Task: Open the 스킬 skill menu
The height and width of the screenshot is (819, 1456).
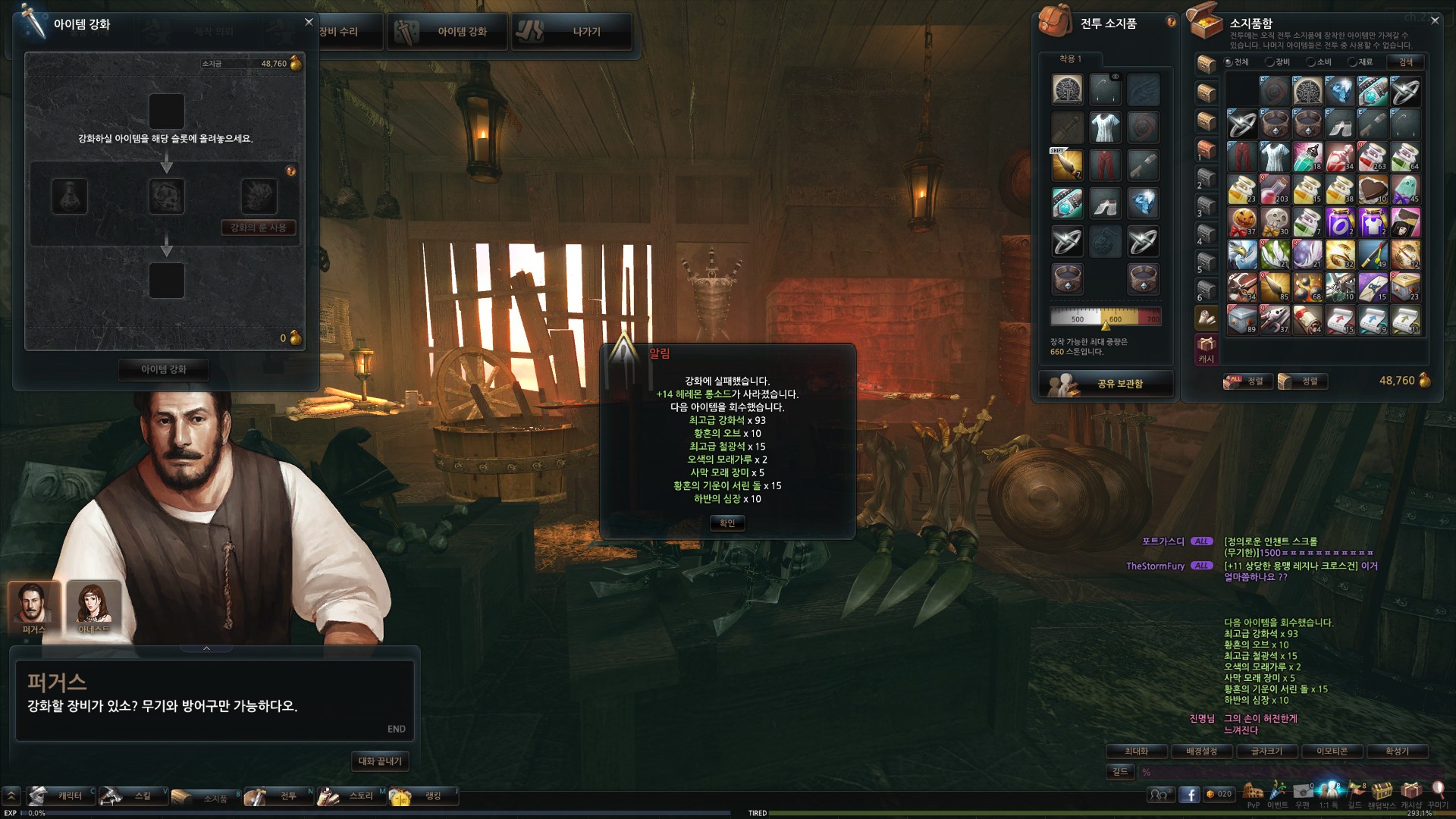Action: coord(133,795)
